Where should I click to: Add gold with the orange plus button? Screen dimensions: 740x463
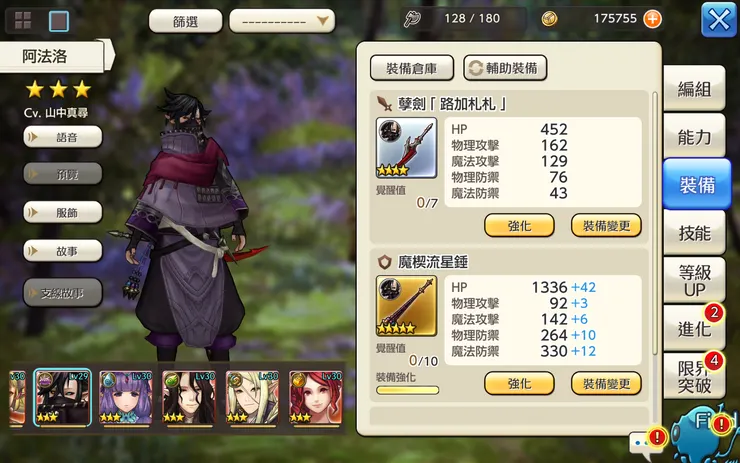point(652,19)
